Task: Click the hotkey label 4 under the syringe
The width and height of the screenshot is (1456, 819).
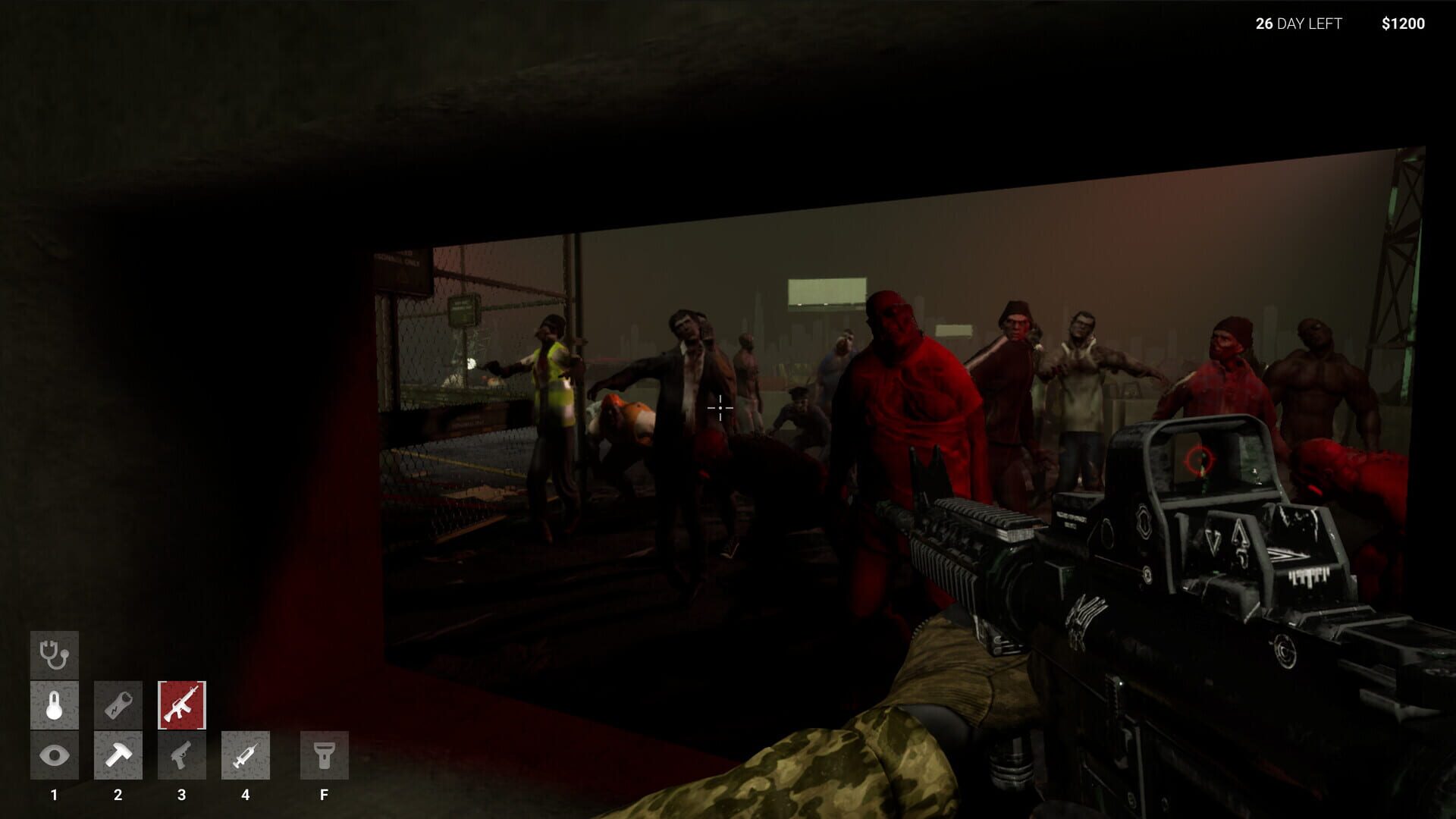Action: 246,795
